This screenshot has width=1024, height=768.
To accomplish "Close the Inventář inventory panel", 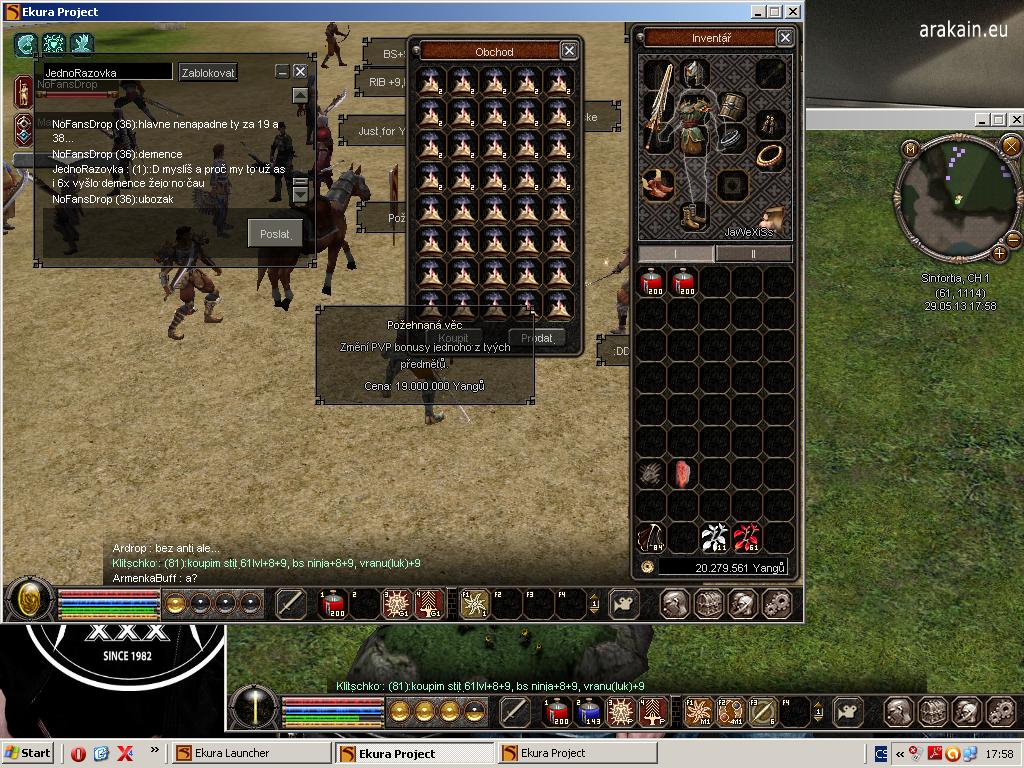I will coord(784,38).
